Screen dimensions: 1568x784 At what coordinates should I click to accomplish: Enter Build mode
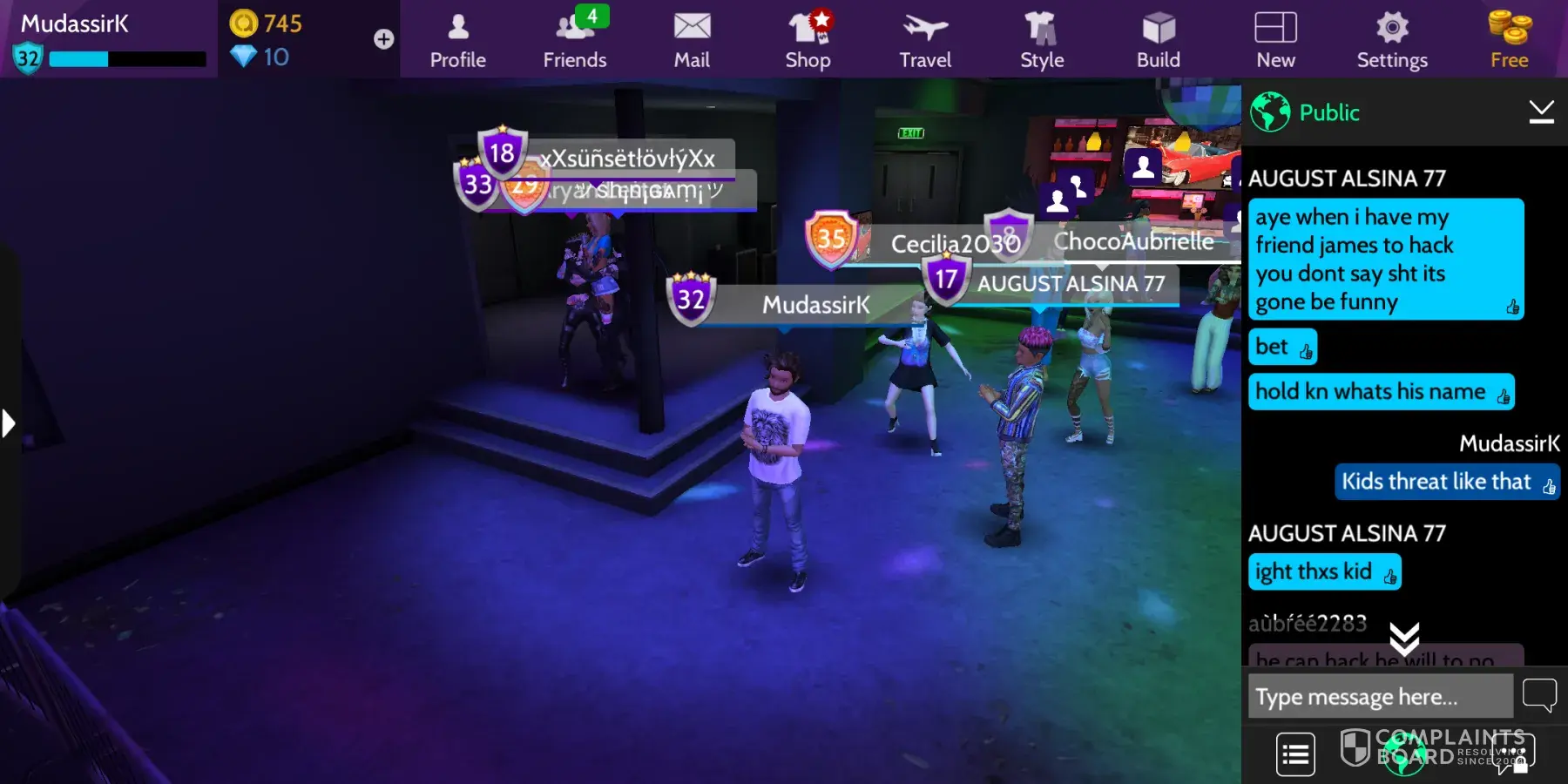point(1159,40)
